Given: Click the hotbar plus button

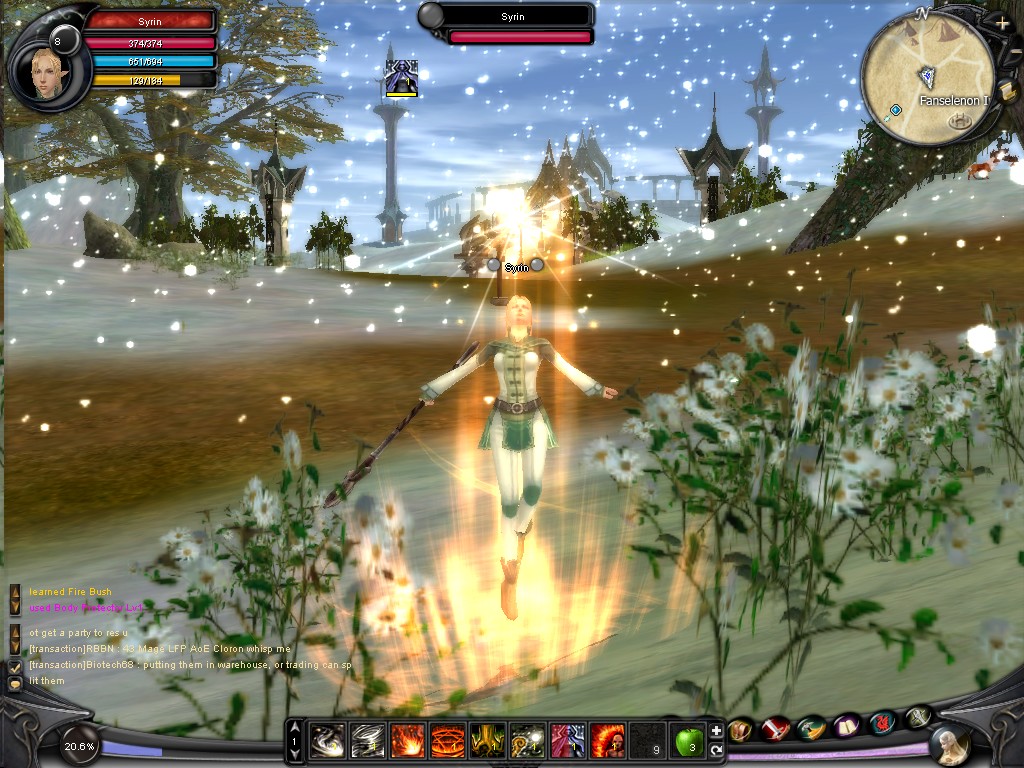Looking at the screenshot, I should (x=716, y=731).
